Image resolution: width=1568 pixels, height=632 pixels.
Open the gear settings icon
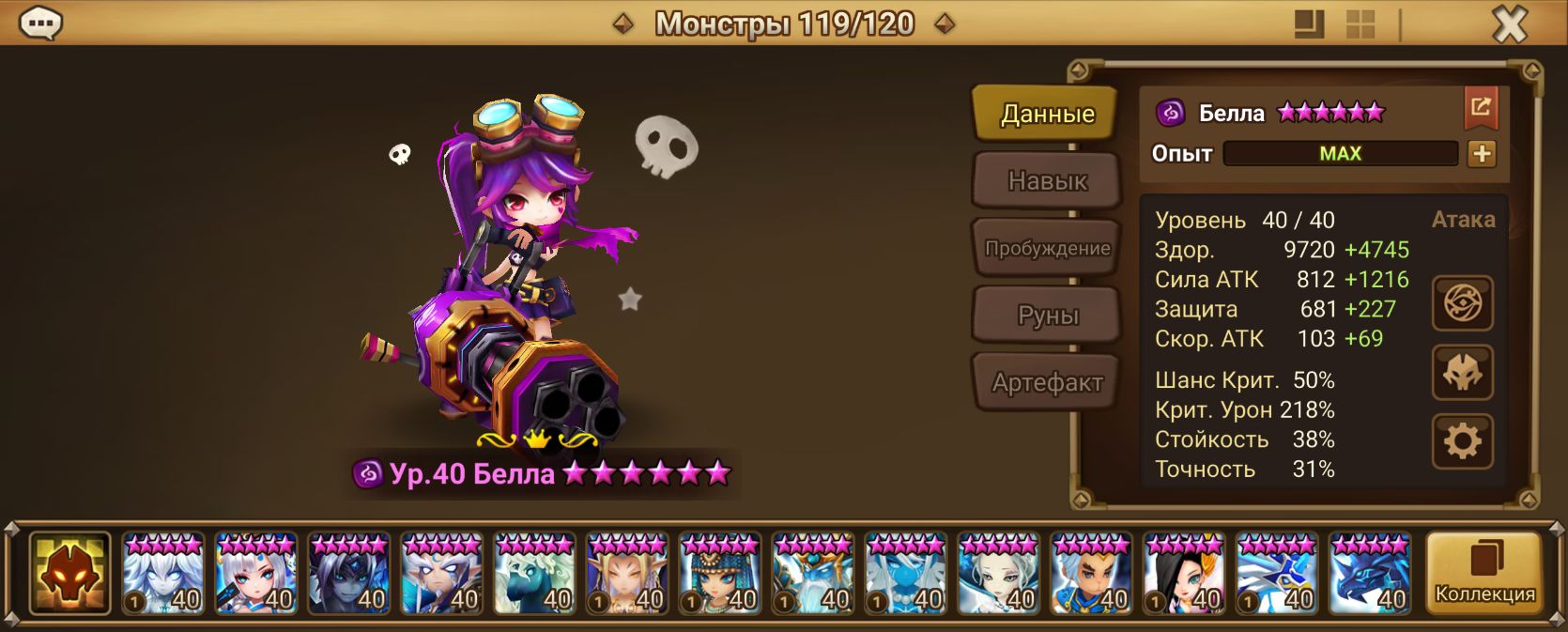(x=1462, y=441)
